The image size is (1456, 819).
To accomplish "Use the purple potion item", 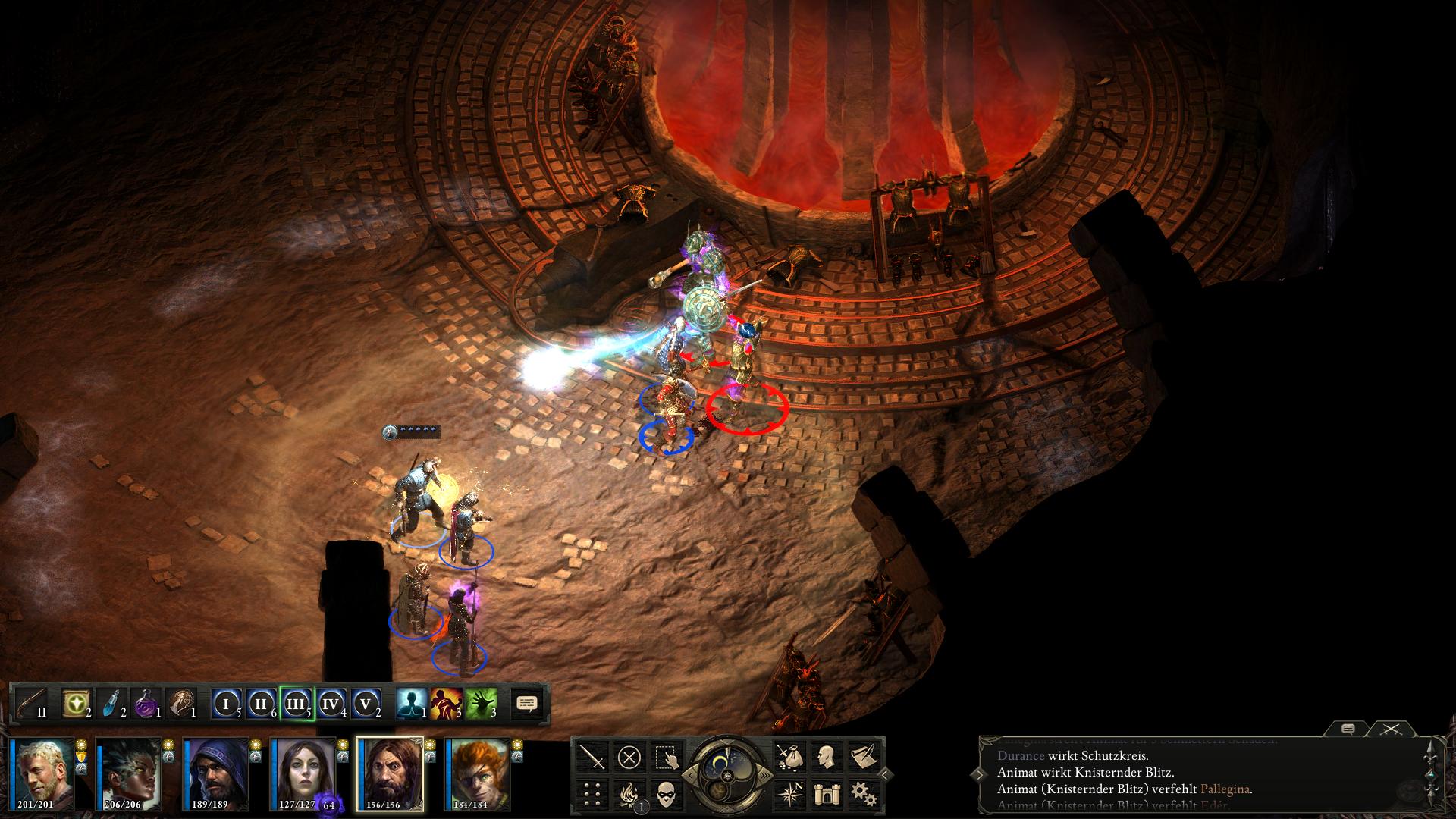I will tap(145, 704).
